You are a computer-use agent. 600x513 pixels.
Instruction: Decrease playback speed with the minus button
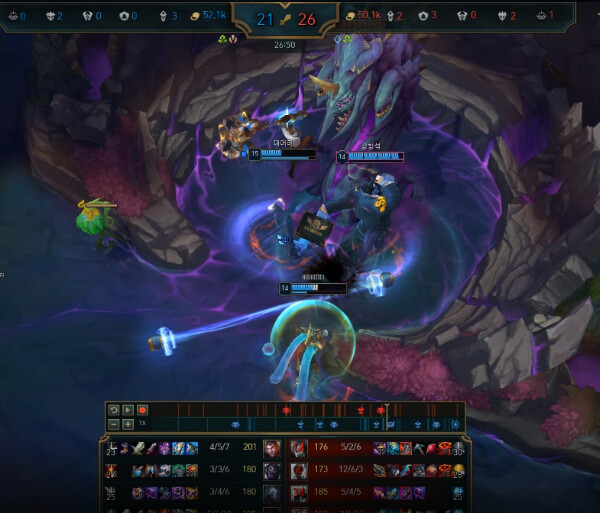tap(113, 424)
